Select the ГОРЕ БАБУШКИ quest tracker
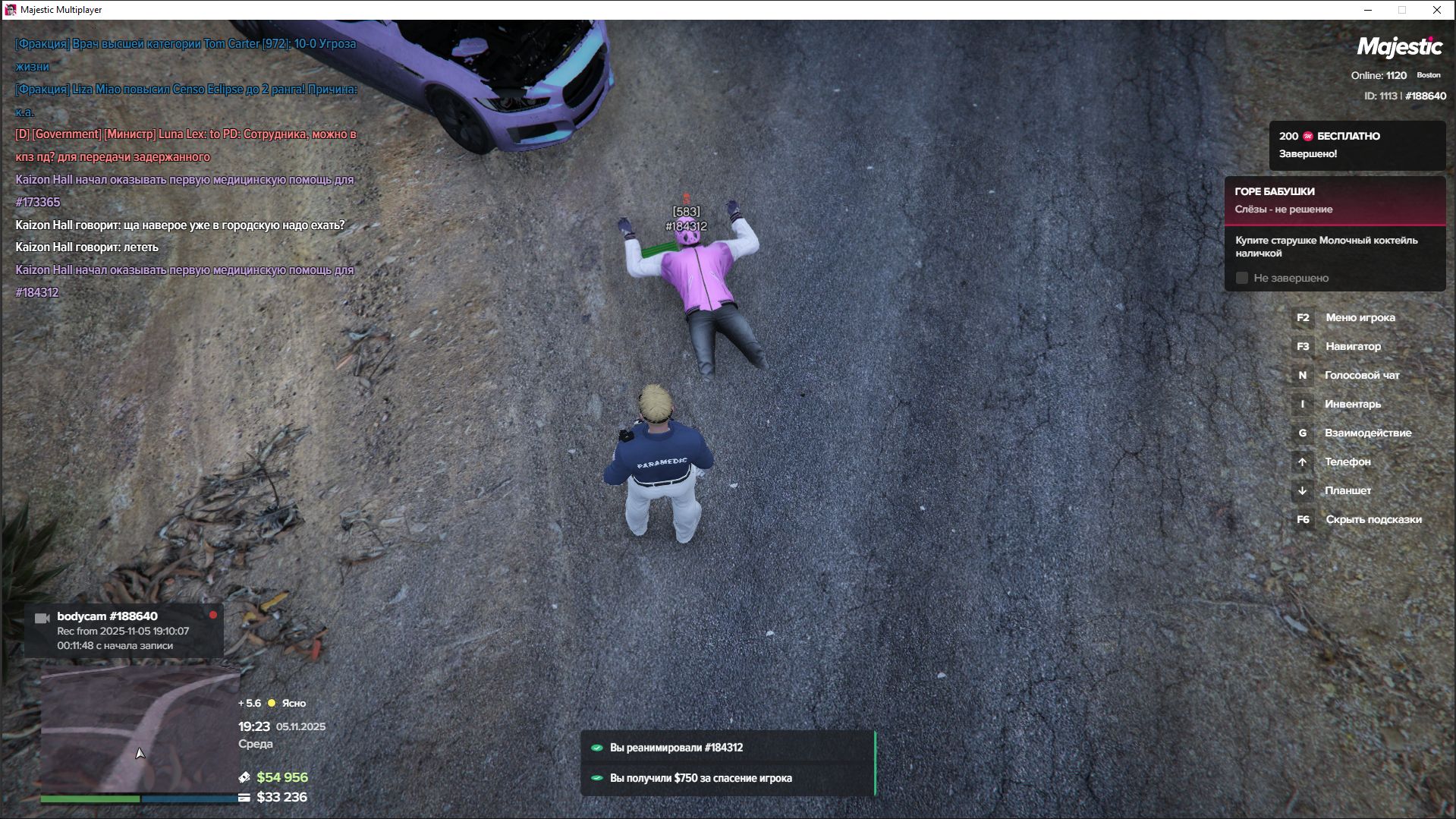Image resolution: width=1456 pixels, height=819 pixels. [1335, 200]
